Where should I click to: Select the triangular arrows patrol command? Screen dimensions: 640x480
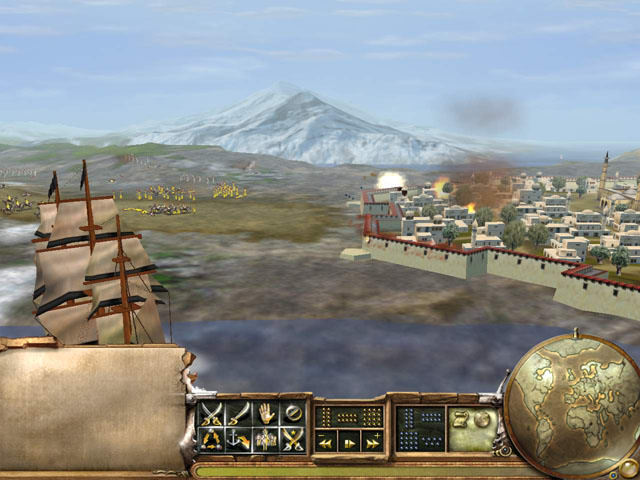pos(211,438)
